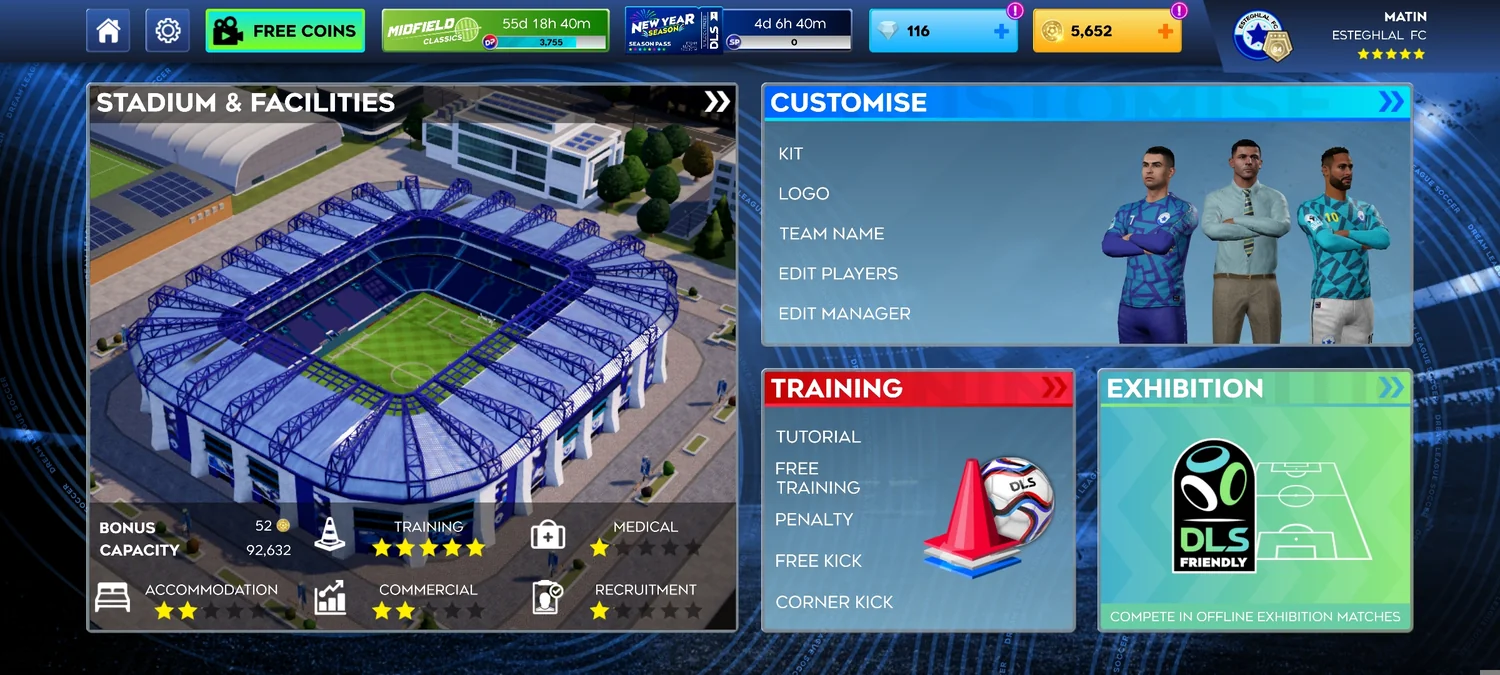Viewport: 1500px width, 675px height.
Task: Tap the Free Coins button
Action: (x=285, y=31)
